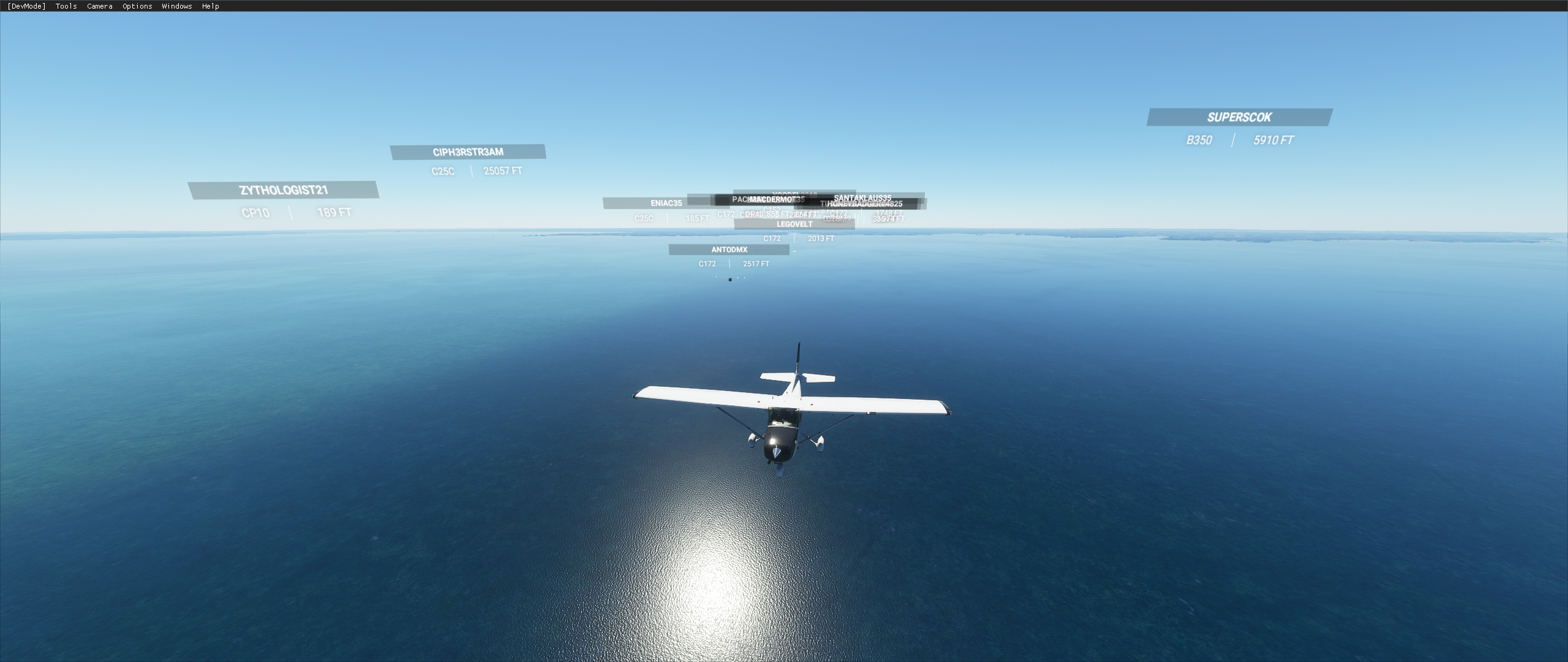Viewport: 1568px width, 662px height.
Task: Select the SUPERSCOK player nametag
Action: tap(1238, 117)
